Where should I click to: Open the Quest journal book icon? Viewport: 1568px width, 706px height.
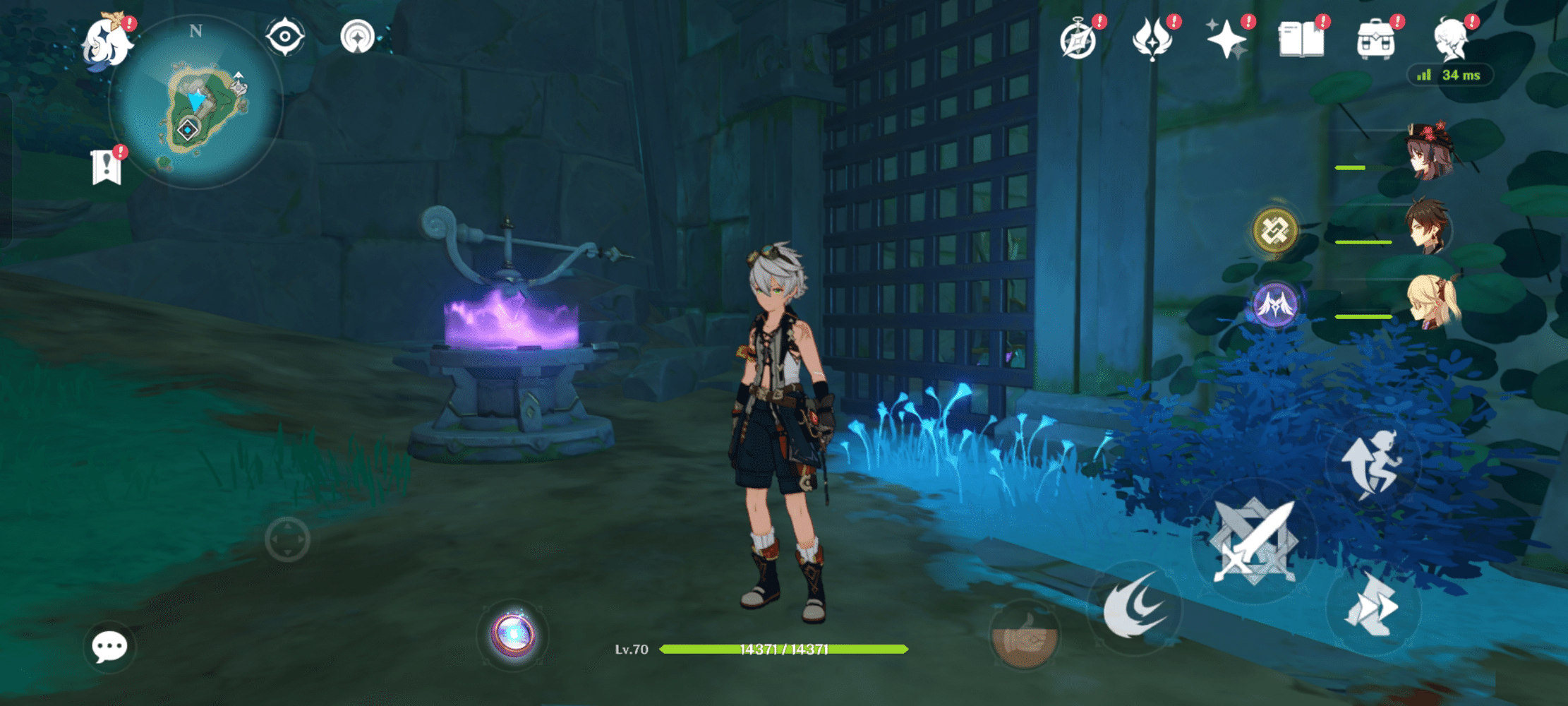[1302, 40]
